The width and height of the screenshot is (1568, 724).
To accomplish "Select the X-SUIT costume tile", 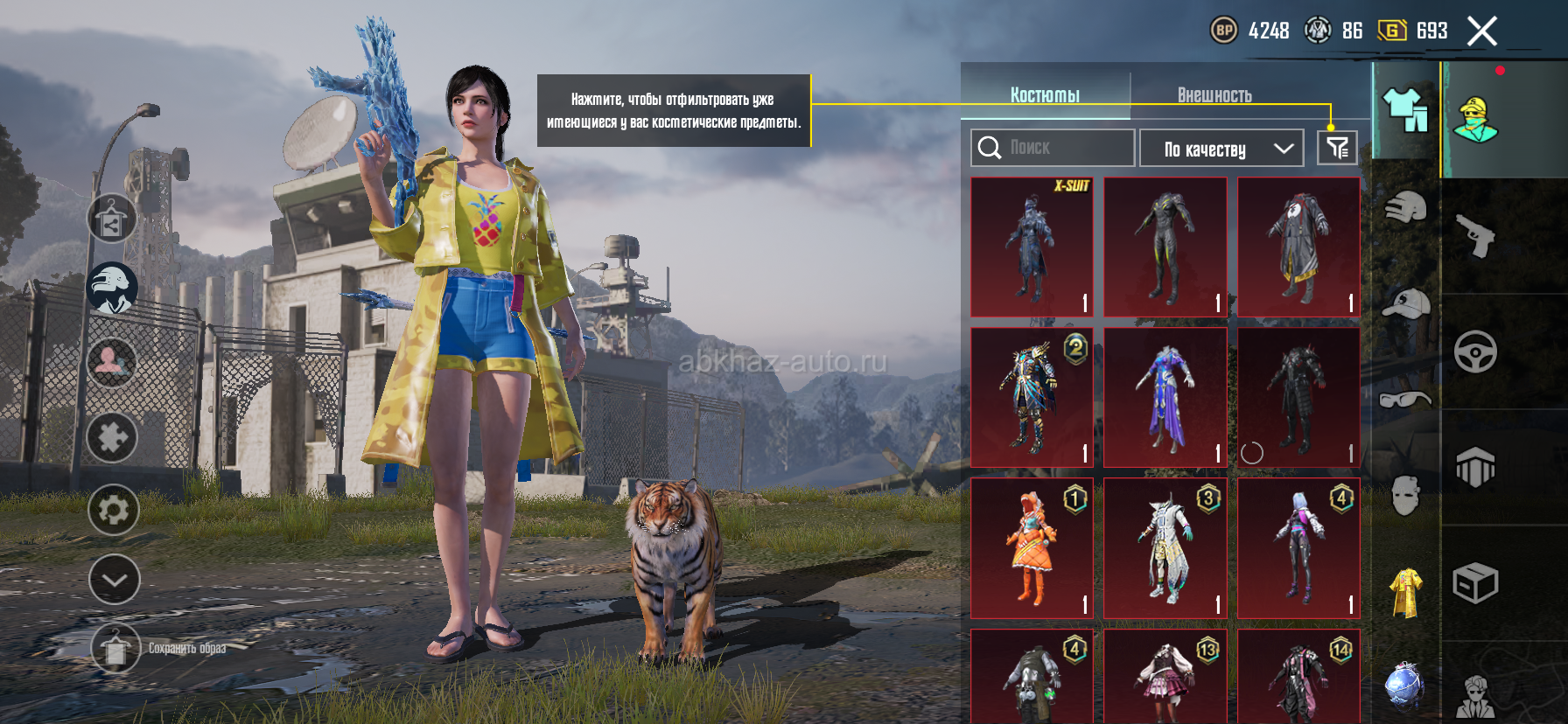I will click(1032, 247).
